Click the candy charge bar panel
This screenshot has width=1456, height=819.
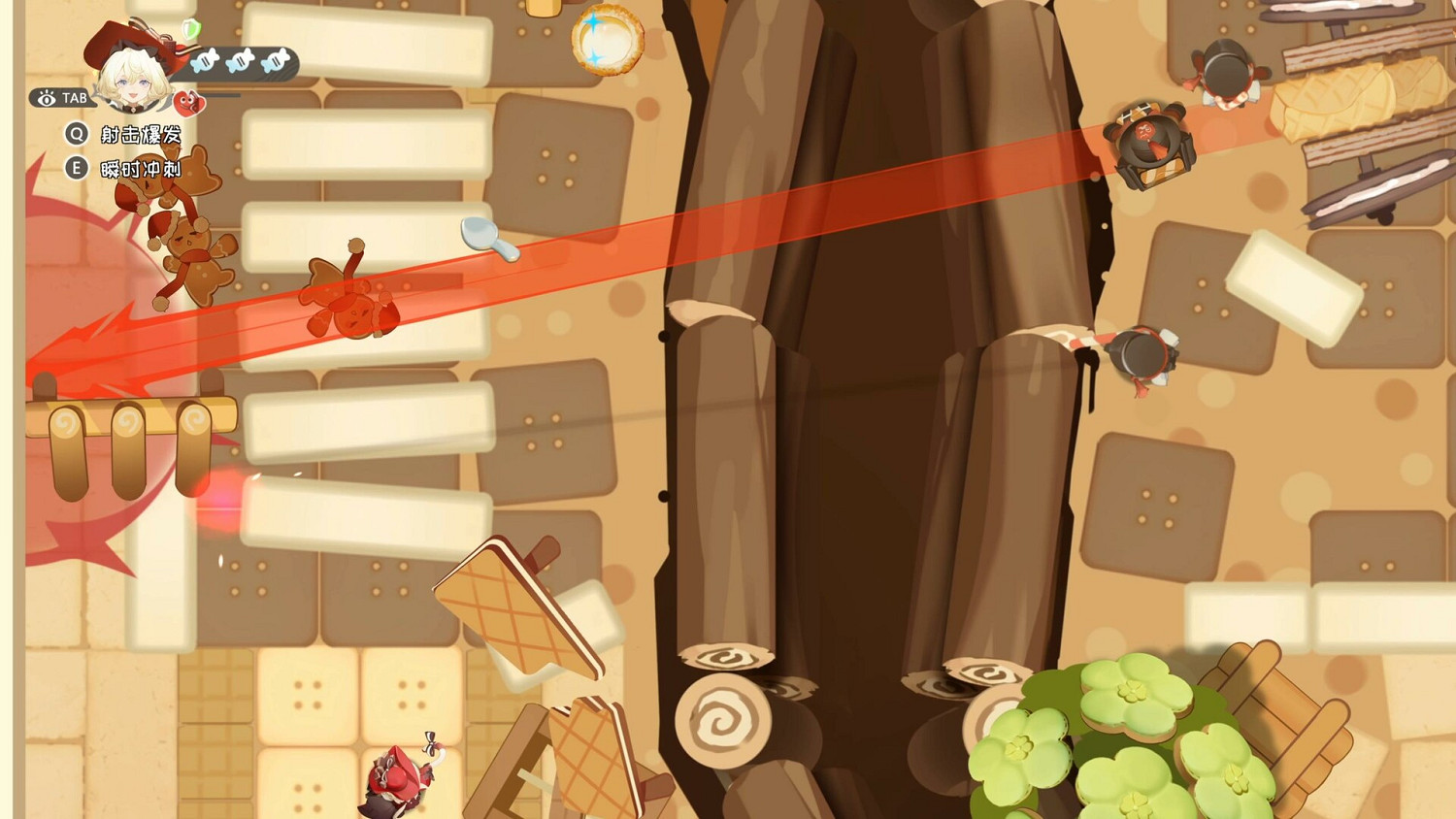(238, 63)
